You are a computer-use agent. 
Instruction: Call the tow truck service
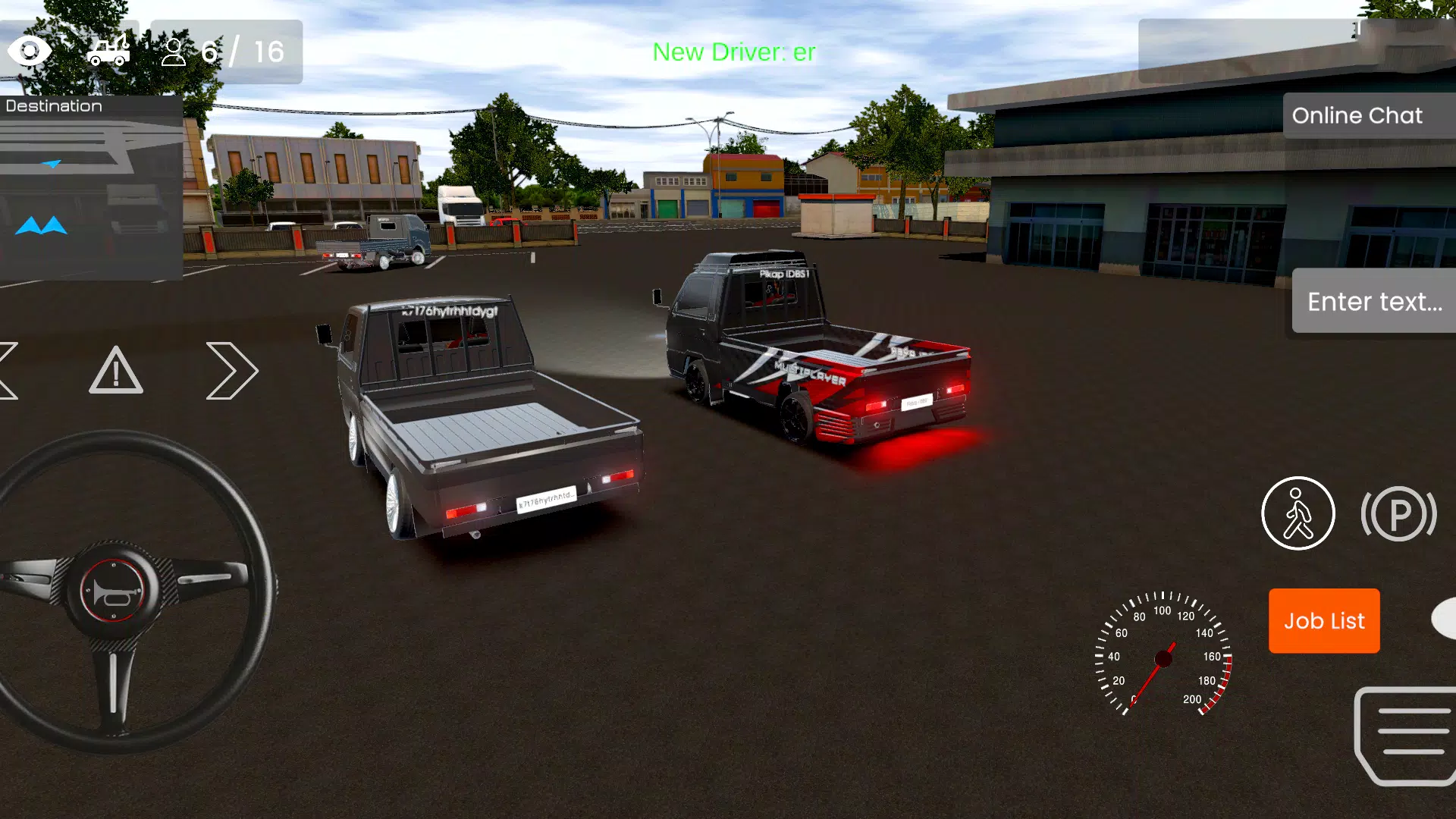pos(108,51)
